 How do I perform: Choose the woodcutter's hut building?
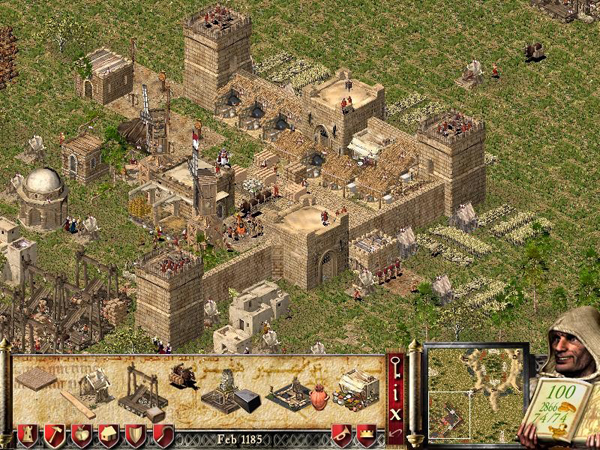click(95, 386)
